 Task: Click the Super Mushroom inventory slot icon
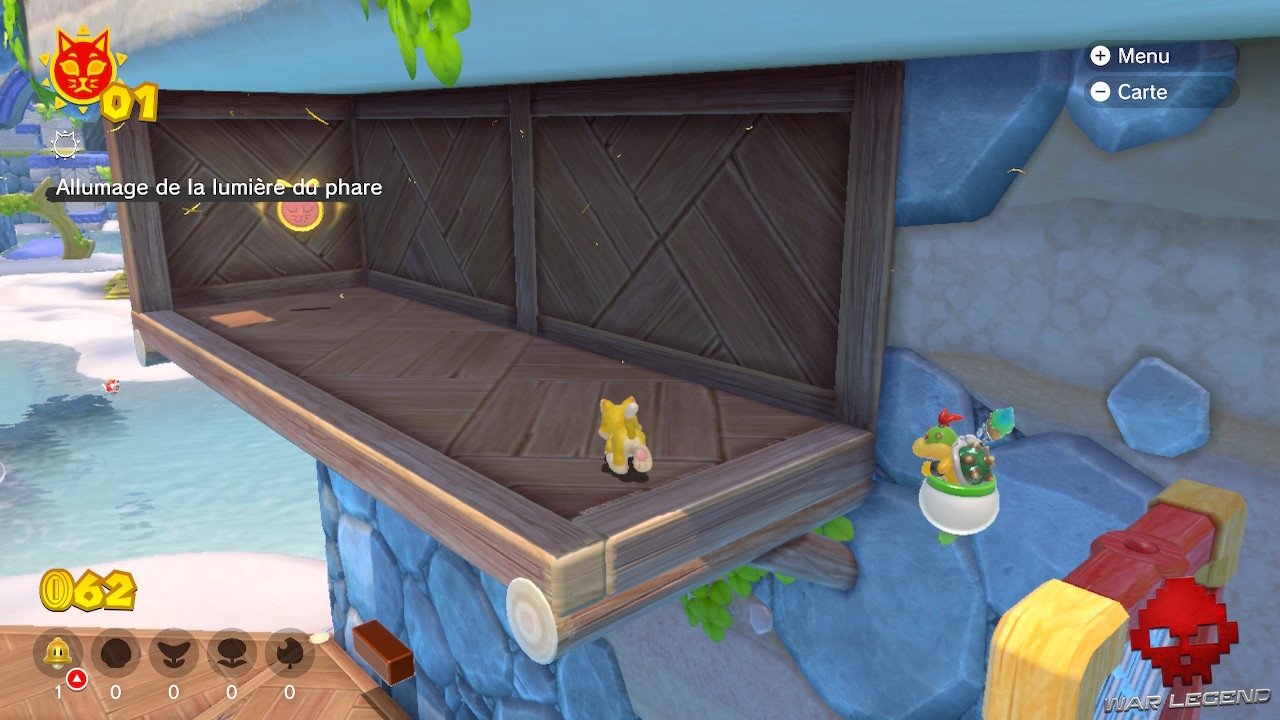click(x=115, y=650)
